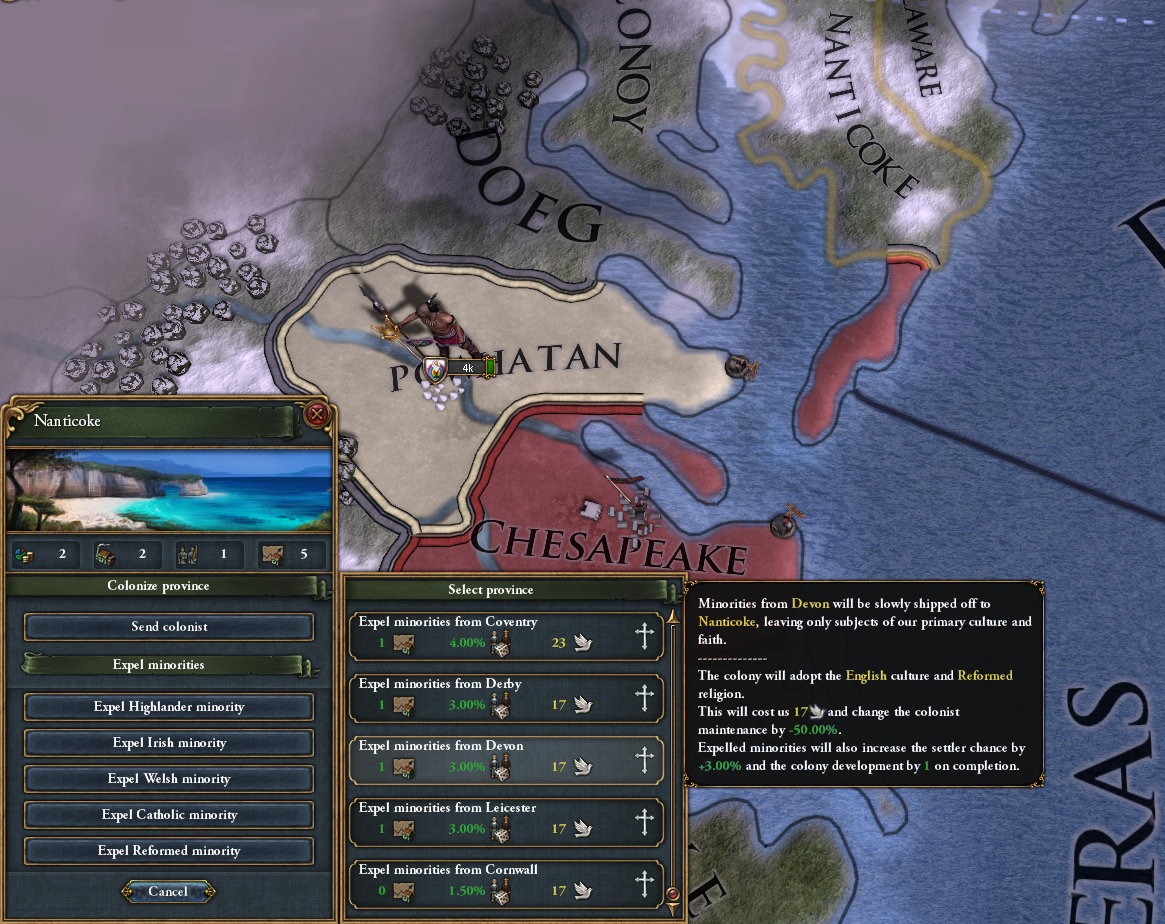Select the 4k army unit badge

pyautogui.click(x=461, y=368)
